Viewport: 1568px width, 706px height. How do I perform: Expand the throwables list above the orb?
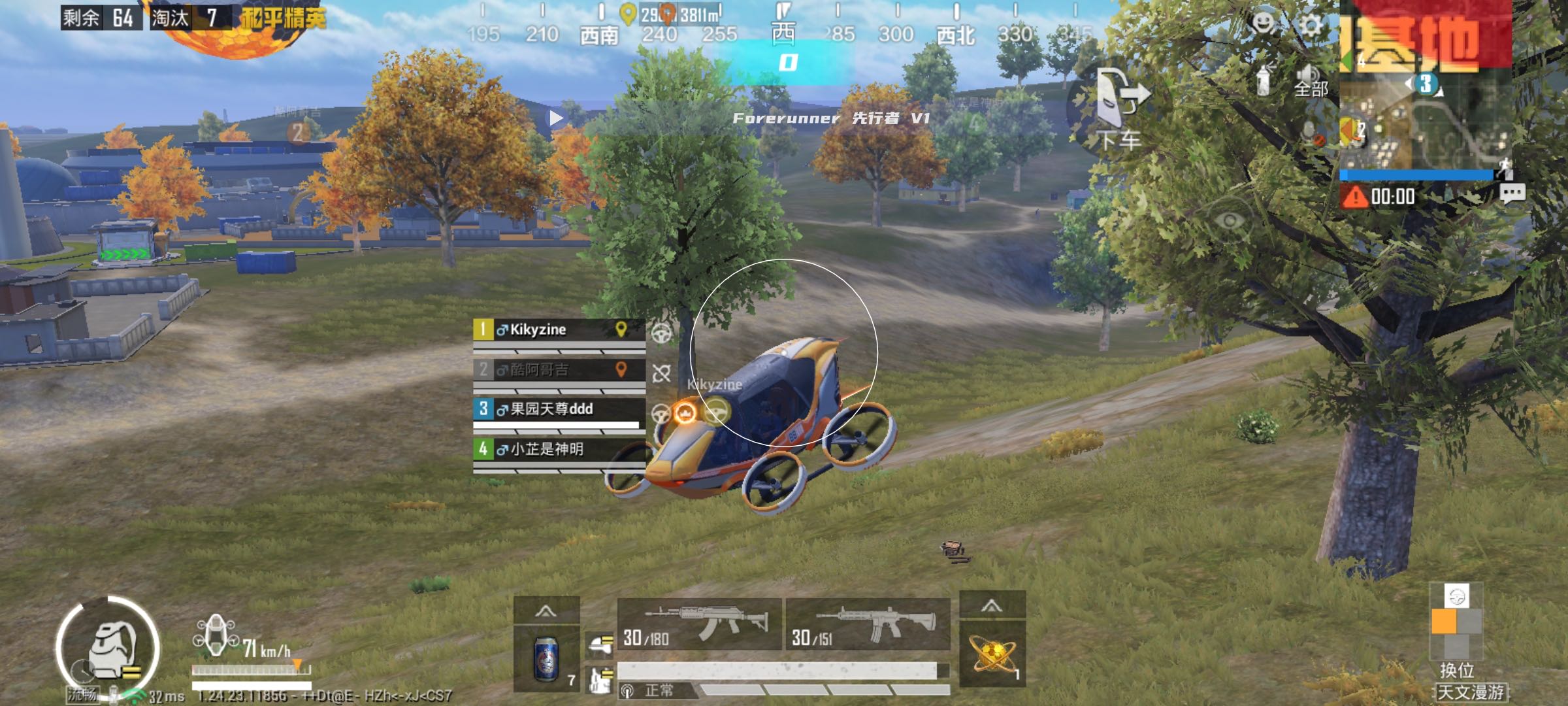tap(992, 607)
